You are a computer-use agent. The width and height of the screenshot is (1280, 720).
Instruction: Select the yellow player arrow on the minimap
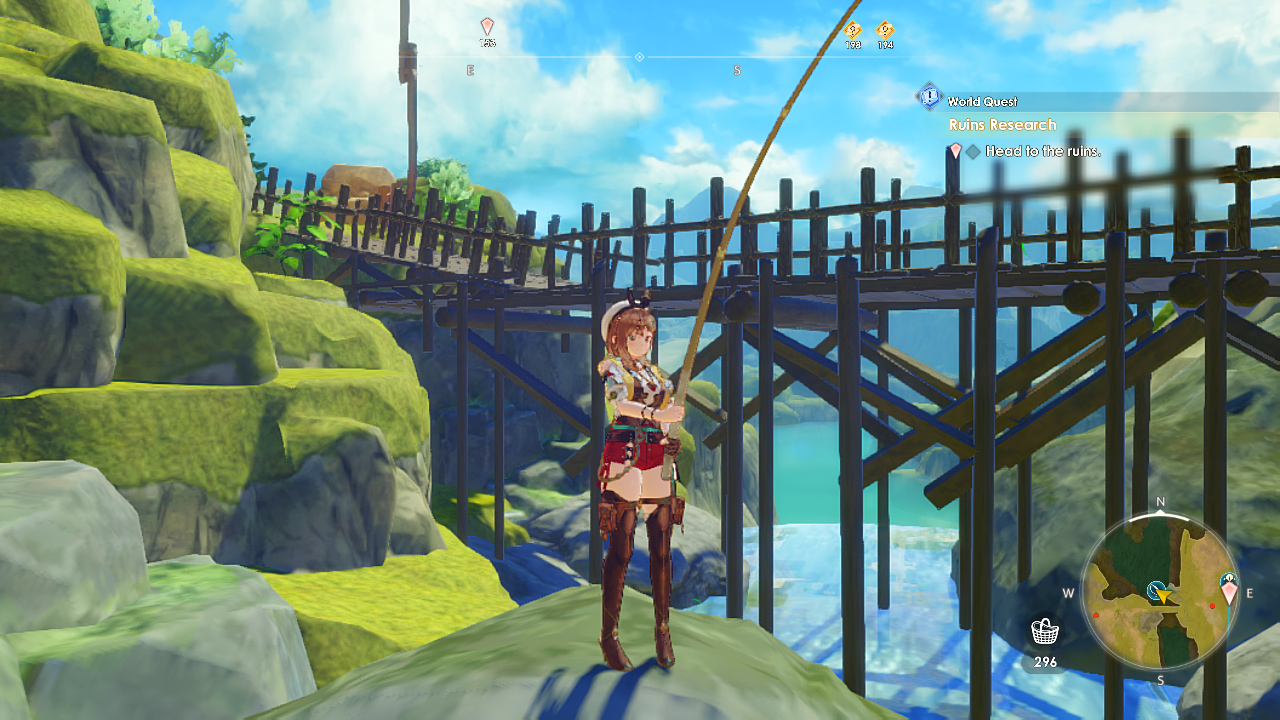point(1164,596)
